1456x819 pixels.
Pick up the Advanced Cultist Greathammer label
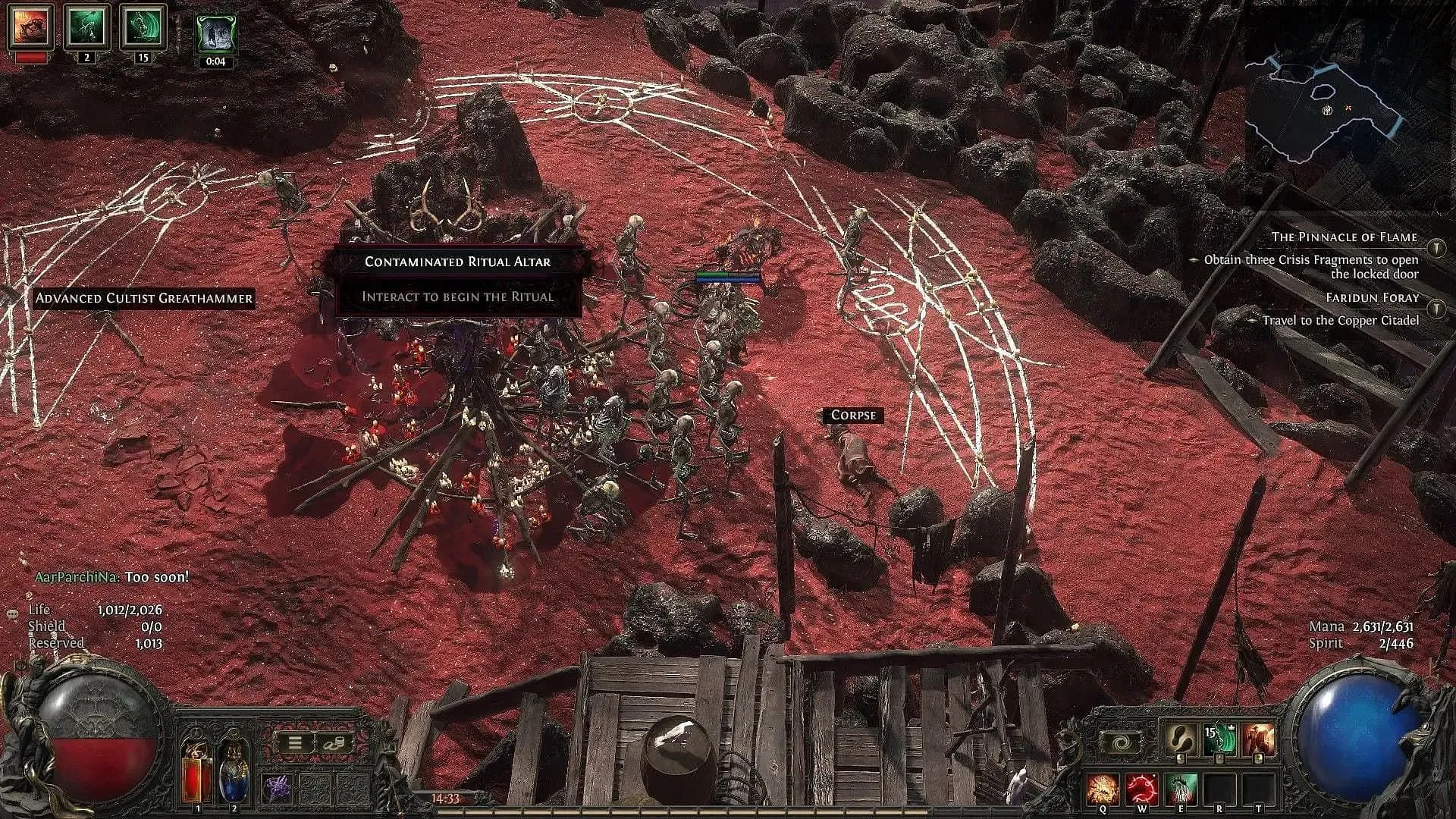[x=144, y=298]
